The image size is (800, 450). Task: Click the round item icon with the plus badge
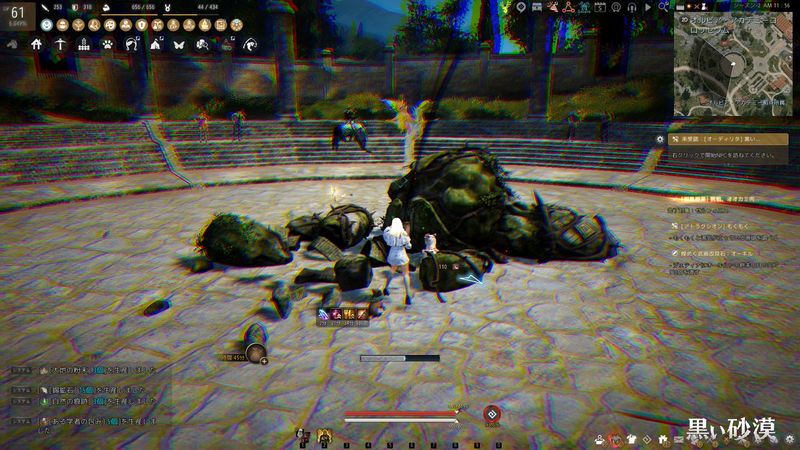point(255,352)
